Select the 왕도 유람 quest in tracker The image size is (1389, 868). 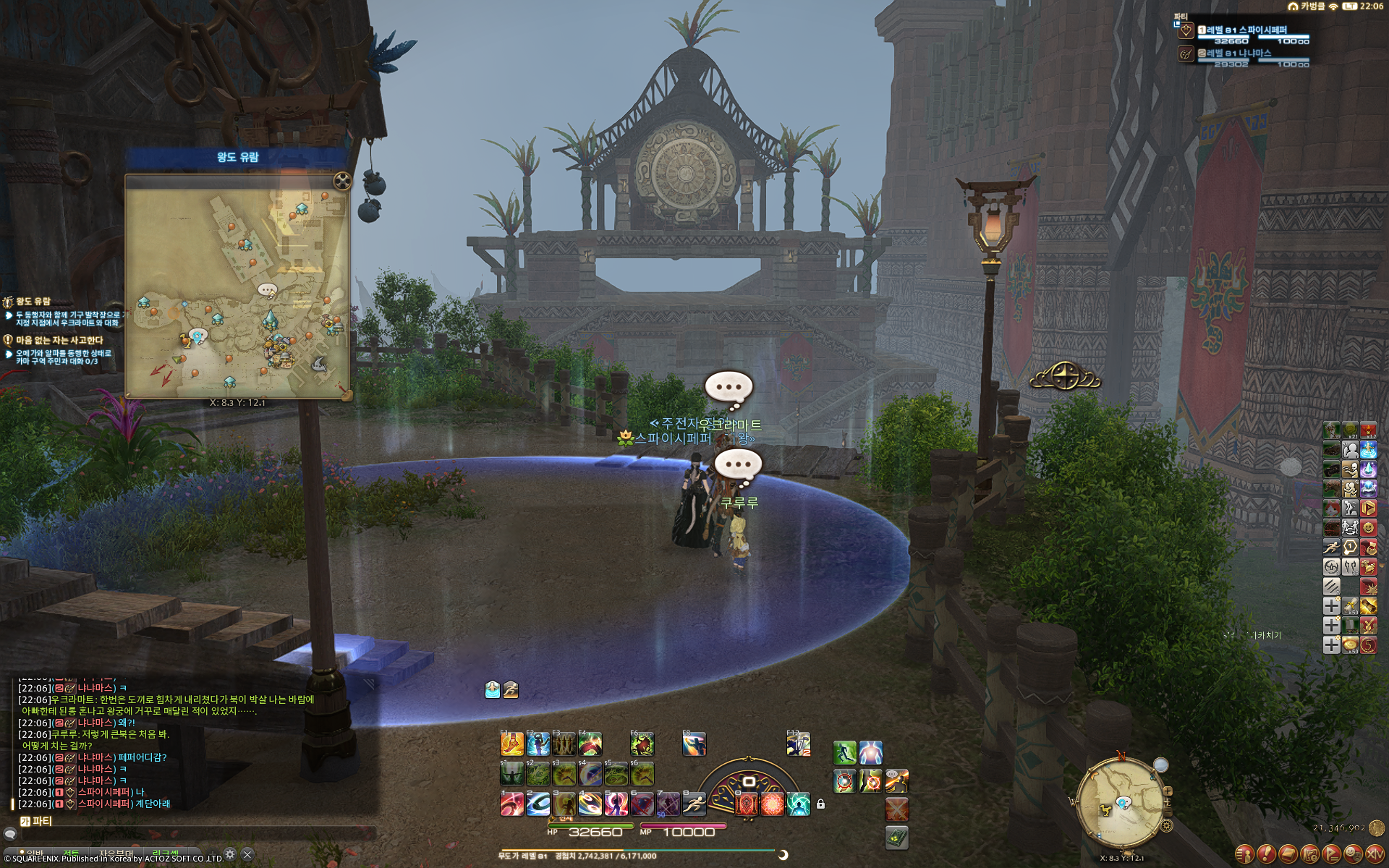tap(34, 301)
